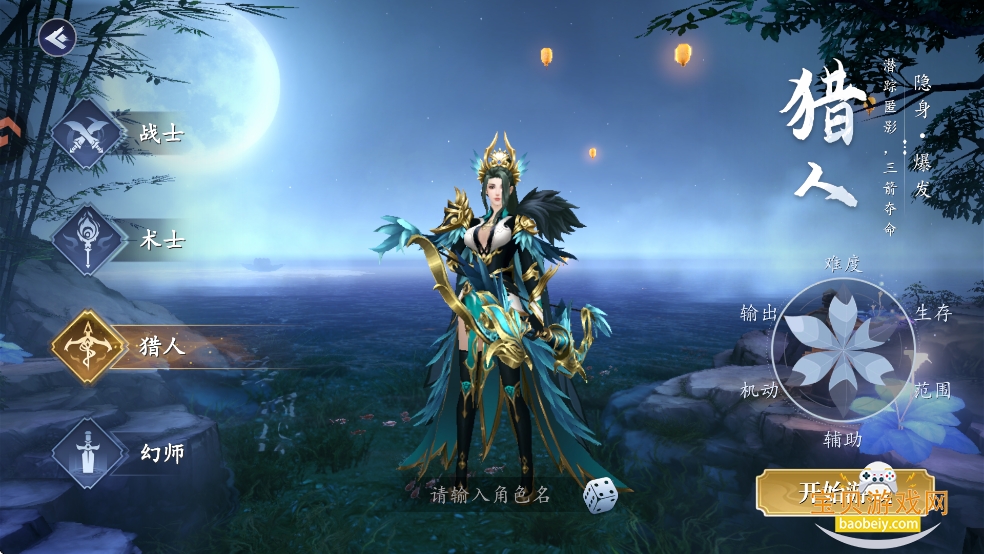984x554 pixels.
Task: Go back using the arrow button
Action: (x=57, y=38)
